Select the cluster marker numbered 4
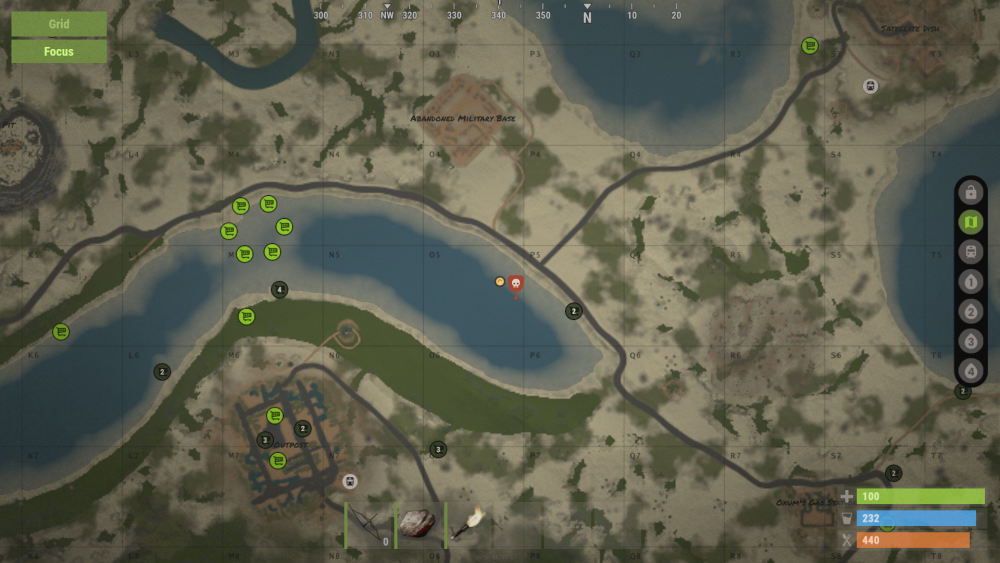Viewport: 1000px width, 563px height. tap(280, 290)
